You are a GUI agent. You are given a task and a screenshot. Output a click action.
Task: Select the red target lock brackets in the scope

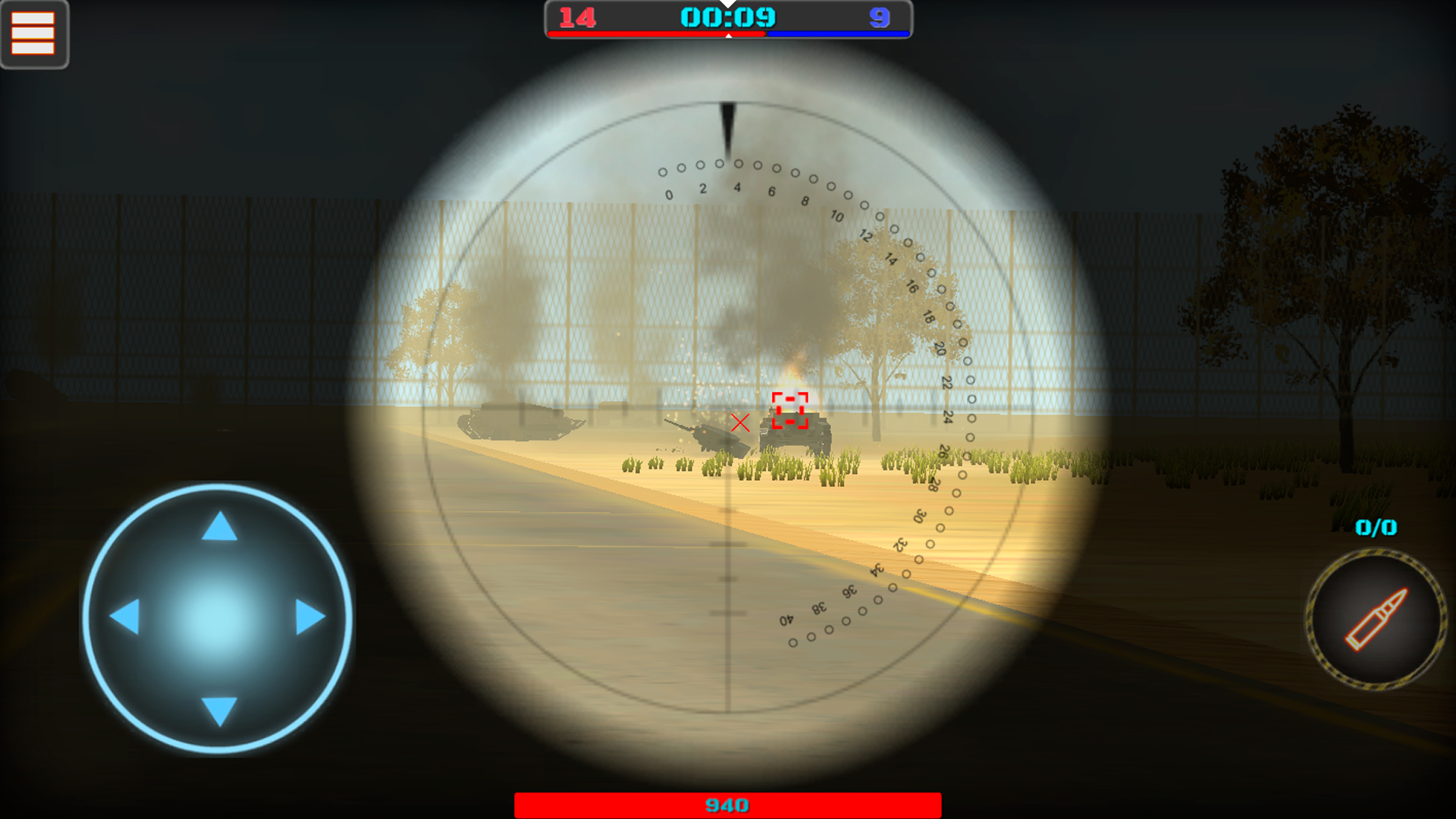[790, 409]
